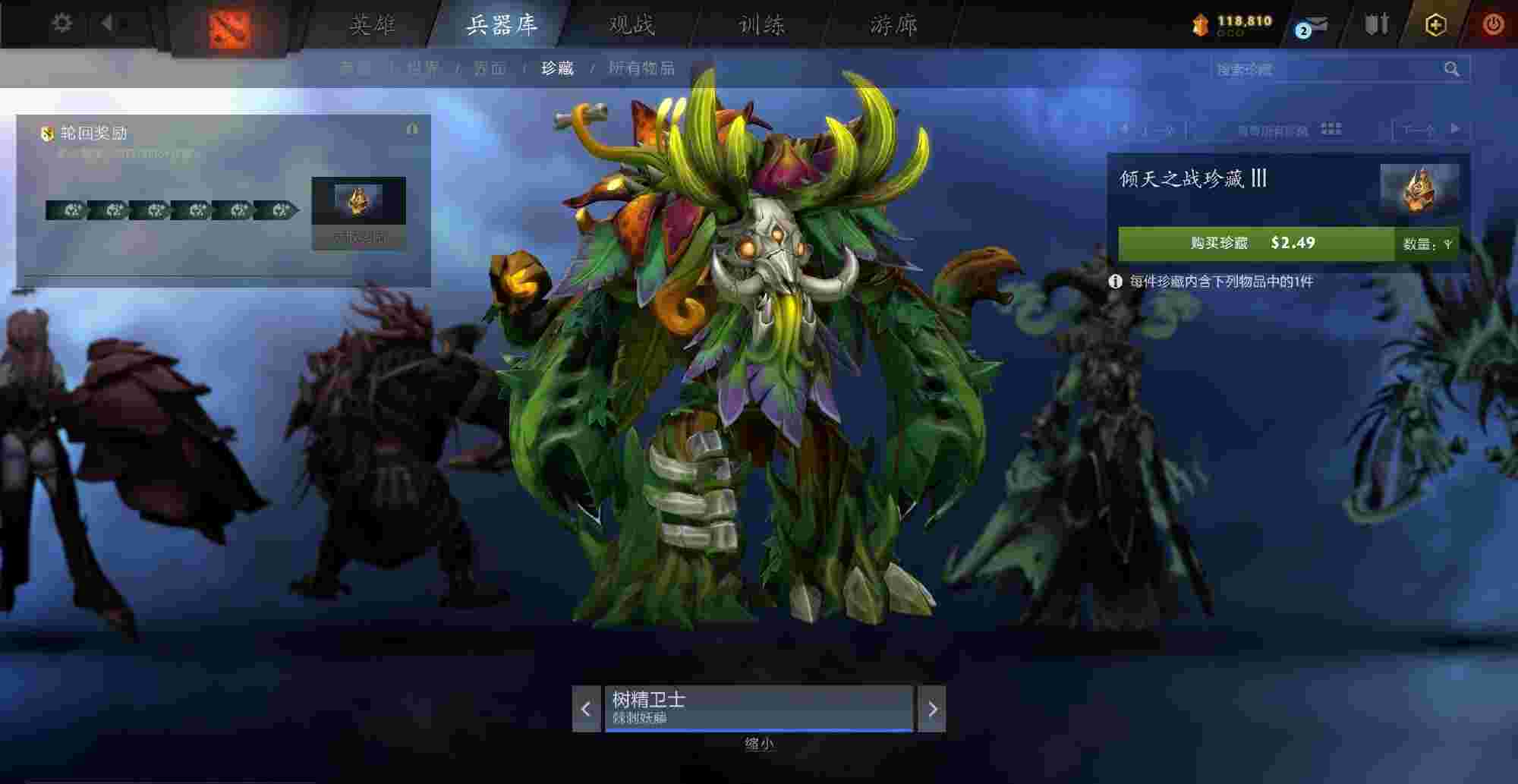The image size is (1518, 784).
Task: Open the settings gear icon
Action: [x=61, y=24]
